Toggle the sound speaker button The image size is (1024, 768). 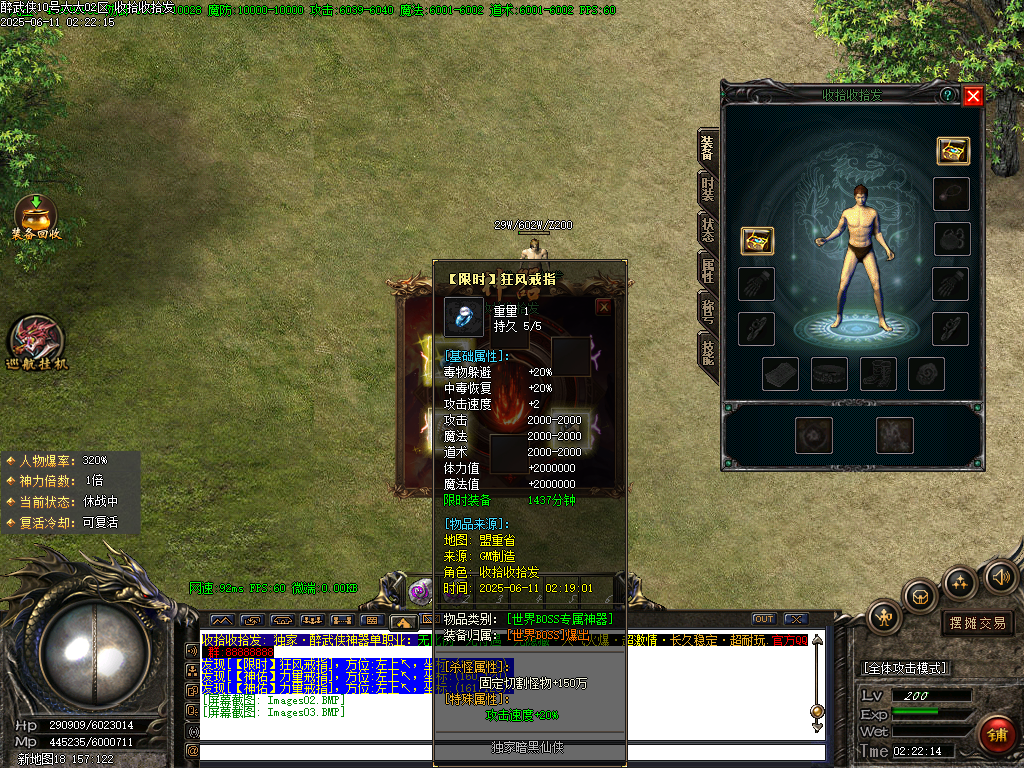pos(1000,577)
